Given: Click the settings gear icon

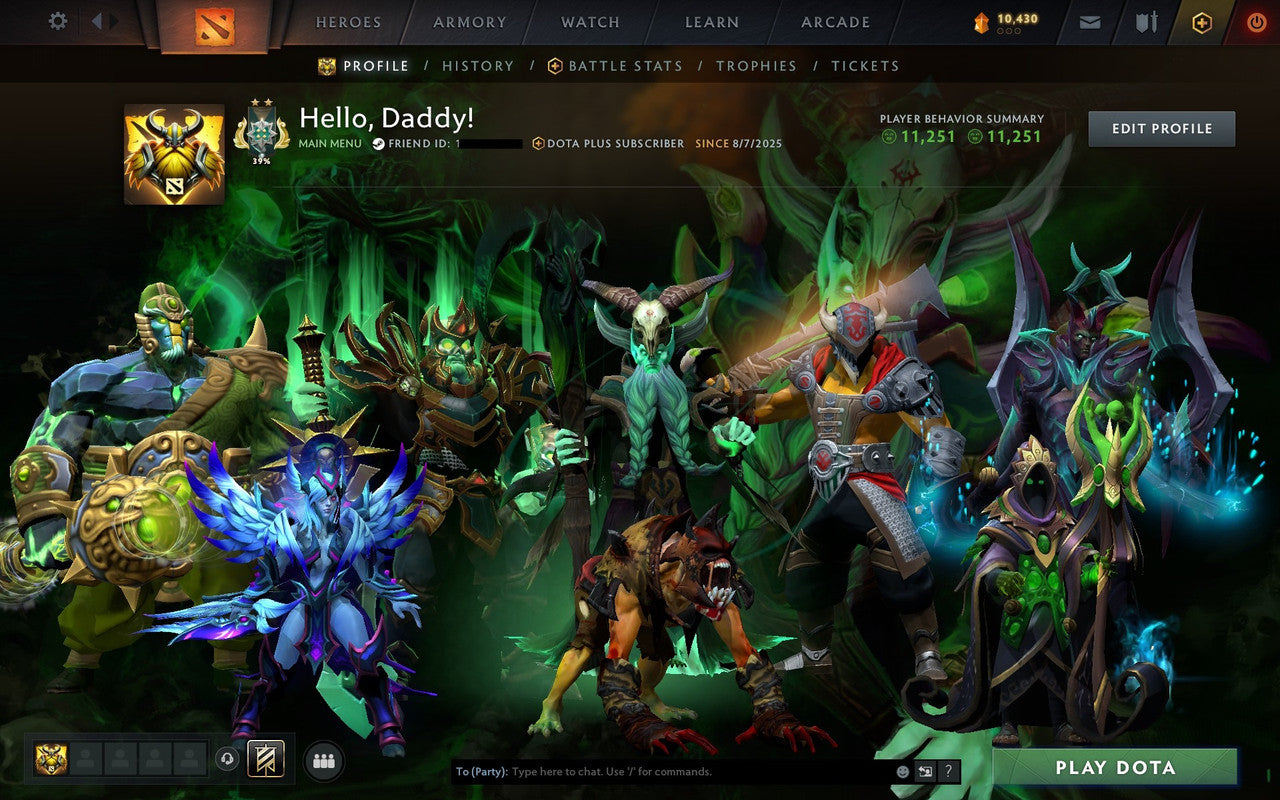Looking at the screenshot, I should click(x=57, y=21).
